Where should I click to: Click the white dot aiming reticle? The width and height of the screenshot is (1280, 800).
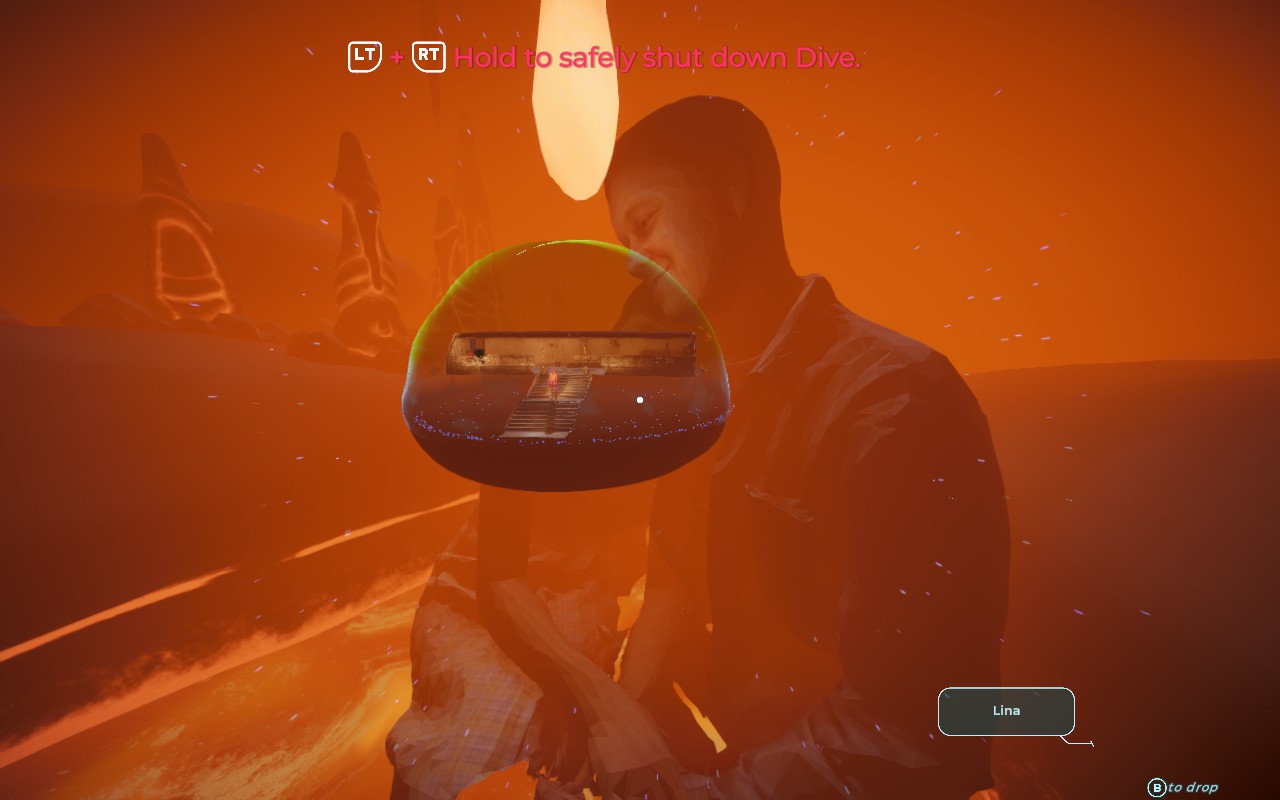[639, 399]
